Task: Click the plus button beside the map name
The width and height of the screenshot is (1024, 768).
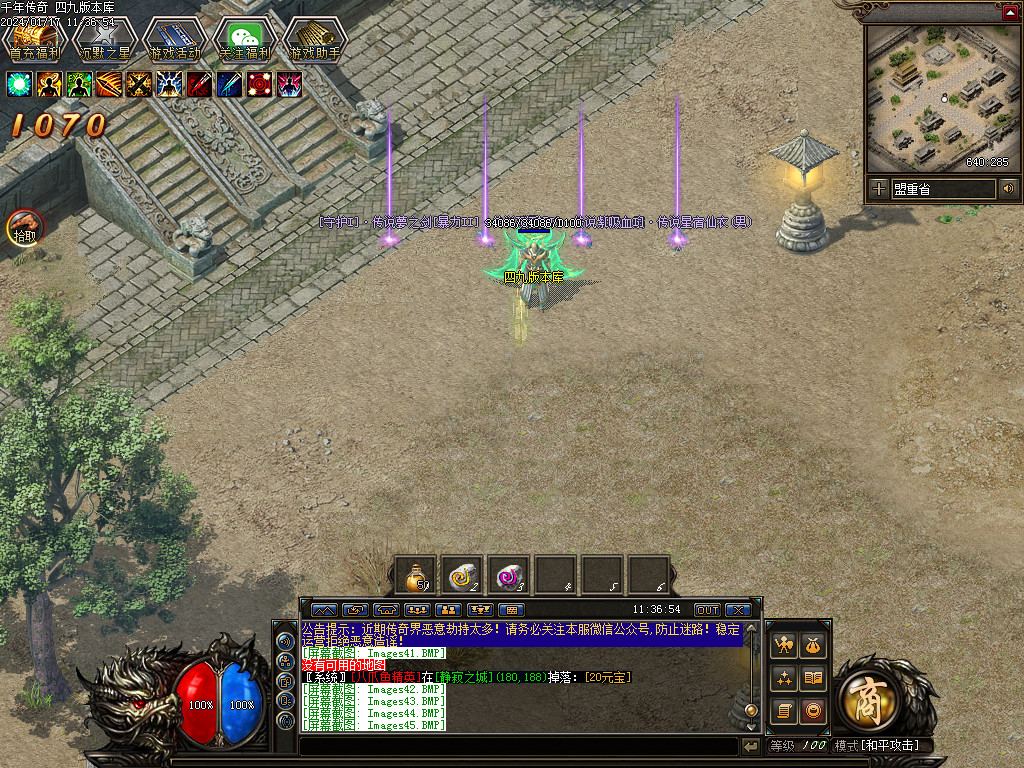Action: point(878,188)
